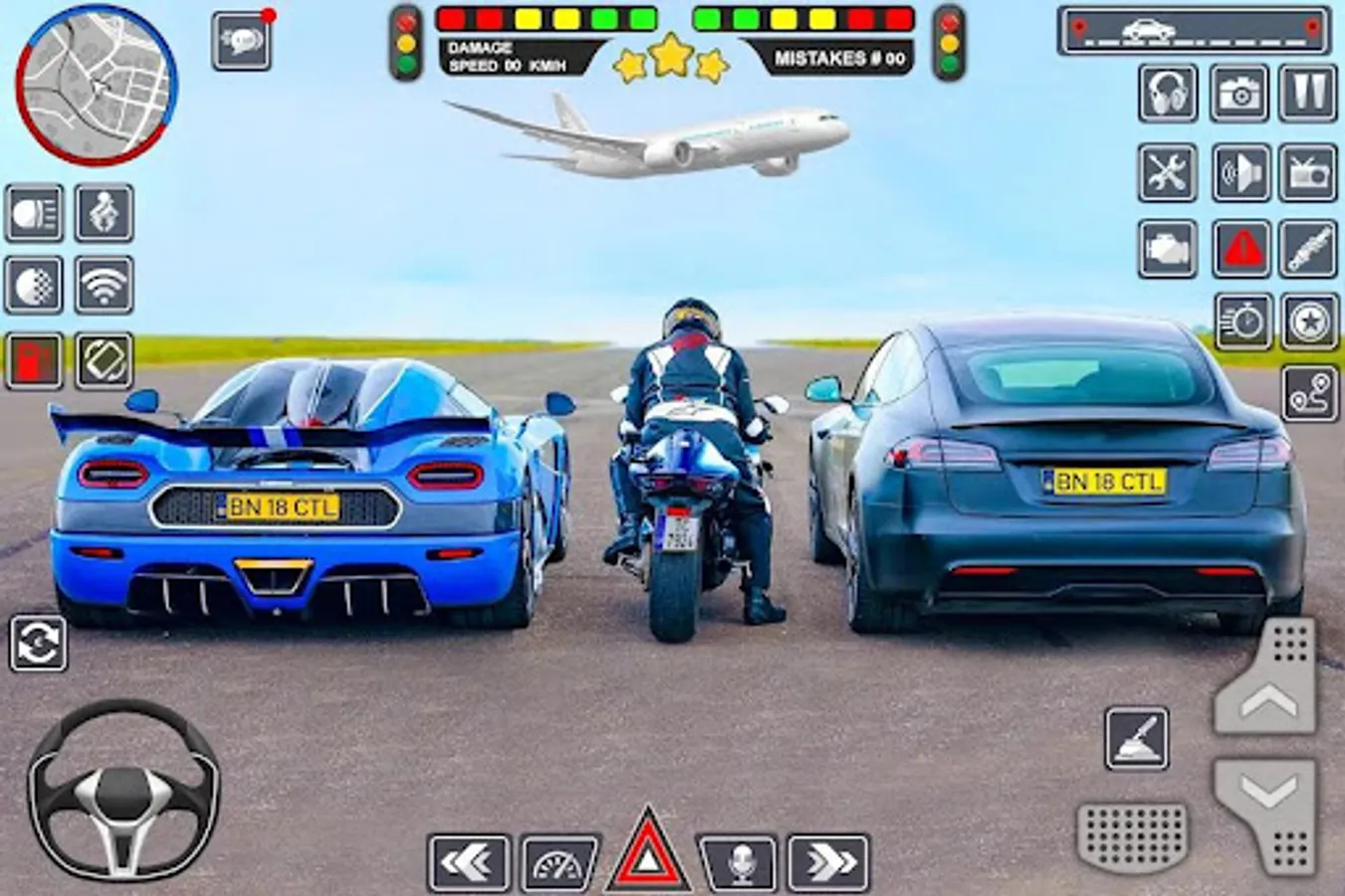The image size is (1345, 896).
Task: Turn on the hazard triangle at bottom center
Action: coord(648,852)
